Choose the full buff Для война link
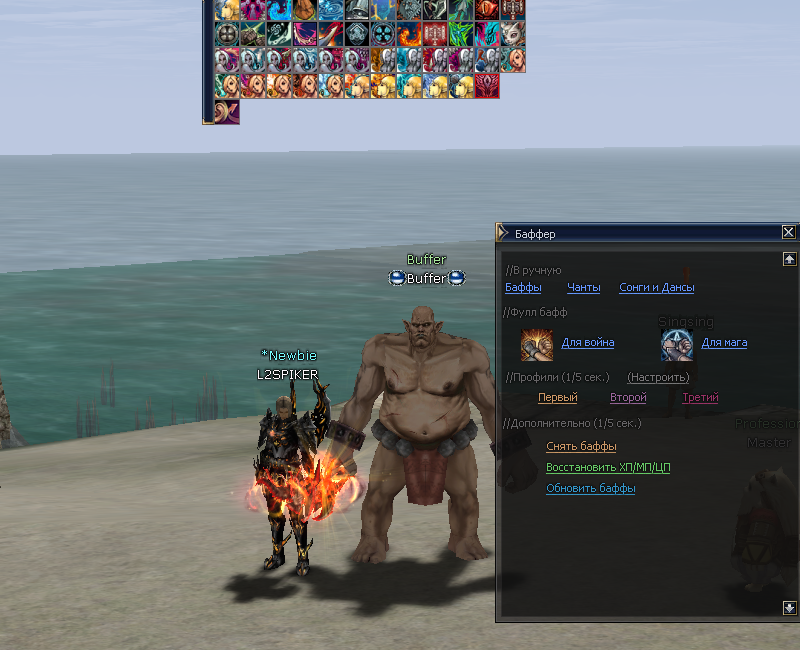800x650 pixels. click(x=588, y=343)
